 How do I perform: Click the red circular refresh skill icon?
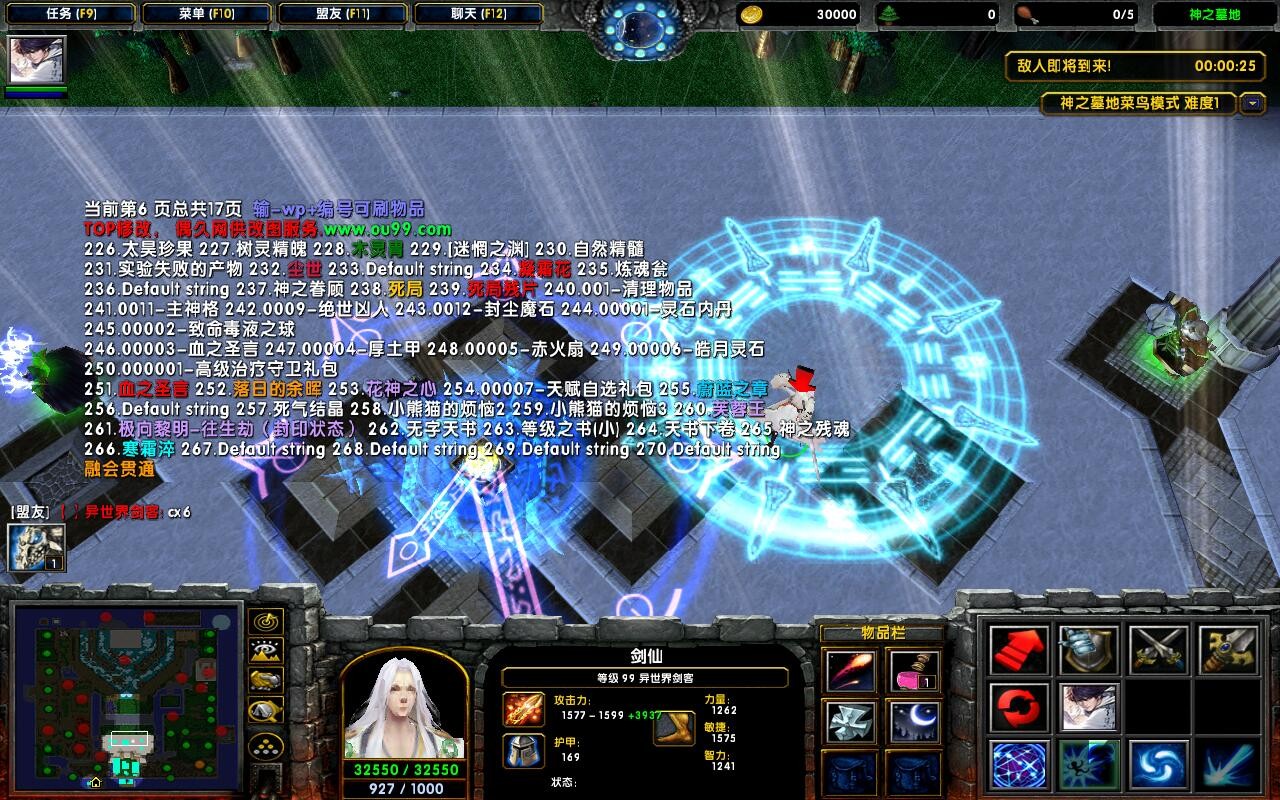1020,708
